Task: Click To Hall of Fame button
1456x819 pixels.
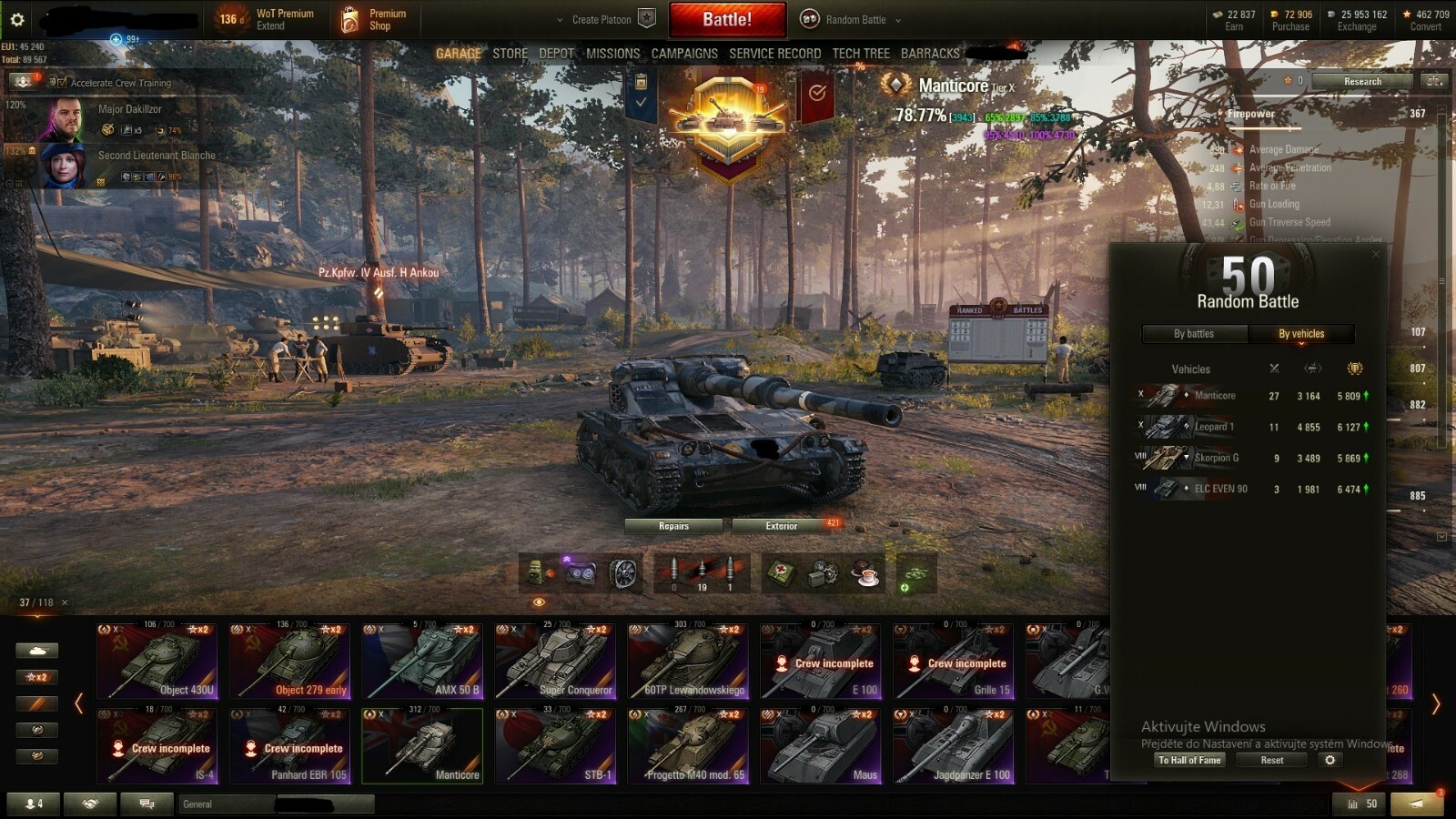Action: tap(1189, 760)
